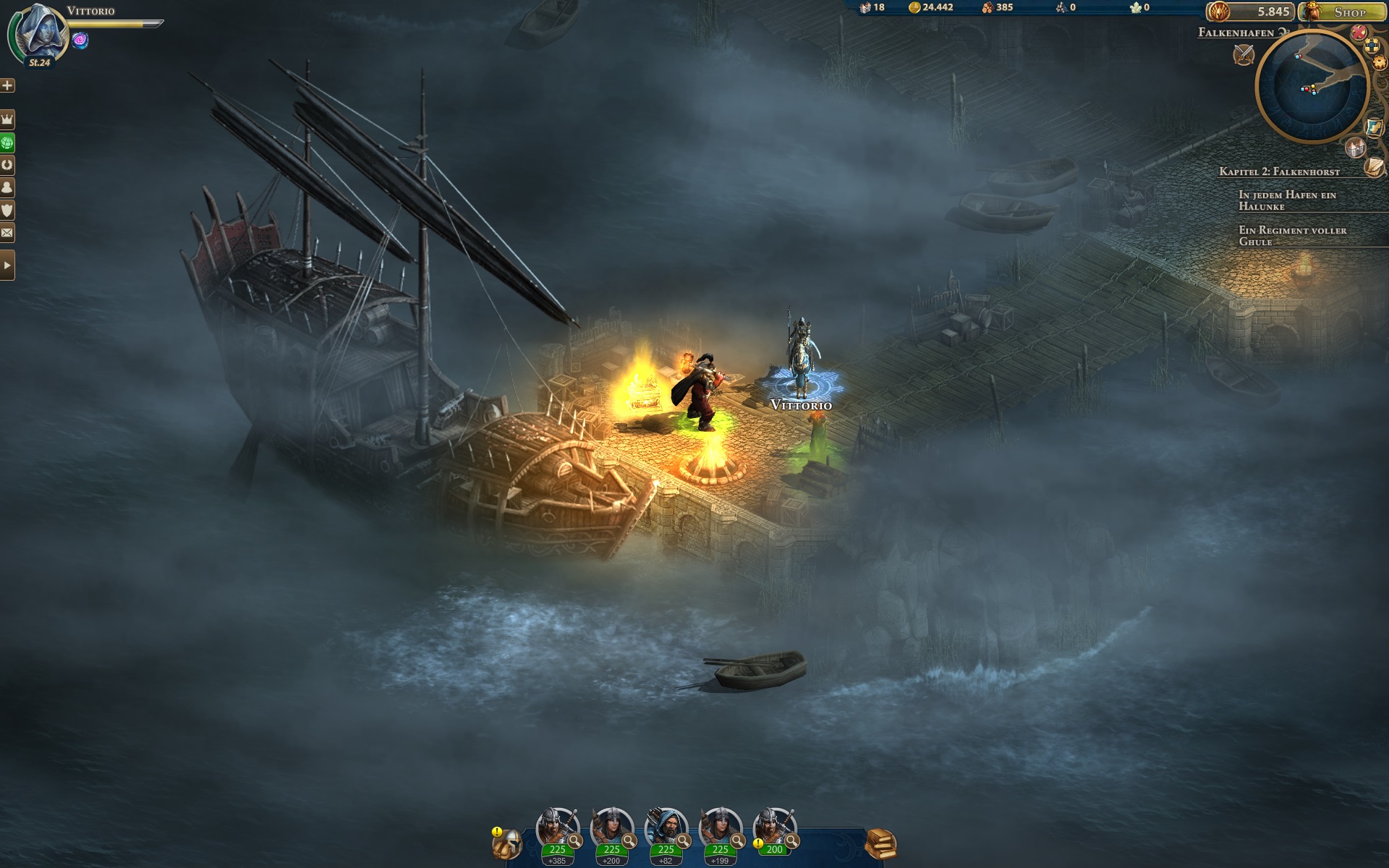Click the minimap
This screenshot has width=1389, height=868.
1311,87
